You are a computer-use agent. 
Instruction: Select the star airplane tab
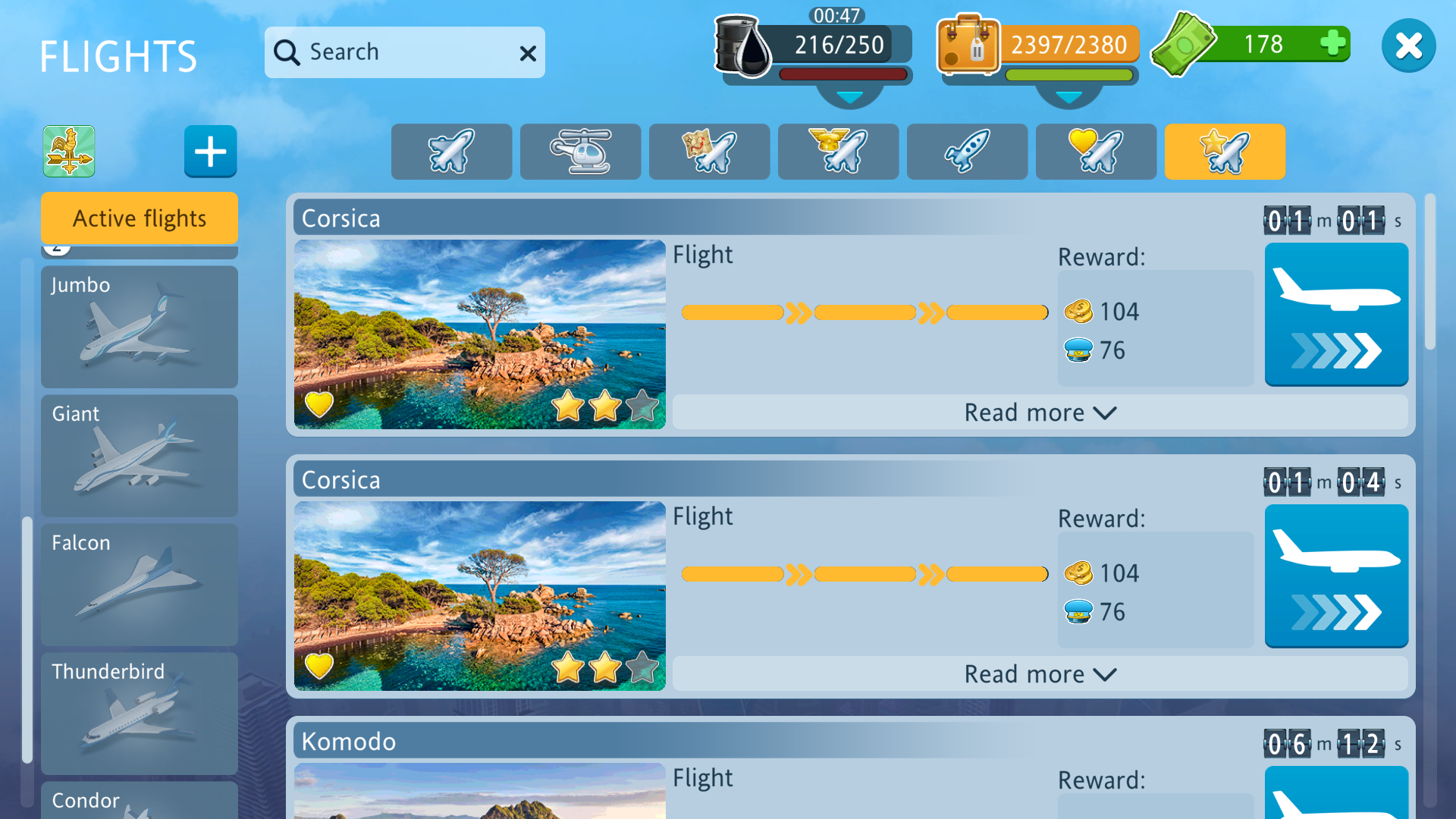(1225, 152)
